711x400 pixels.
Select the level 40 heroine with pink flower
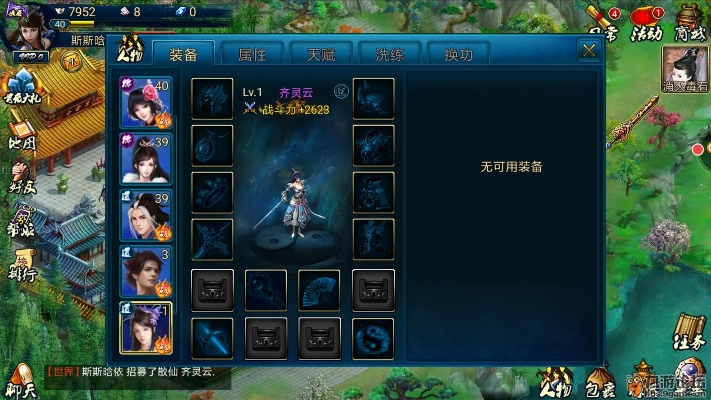click(x=146, y=103)
